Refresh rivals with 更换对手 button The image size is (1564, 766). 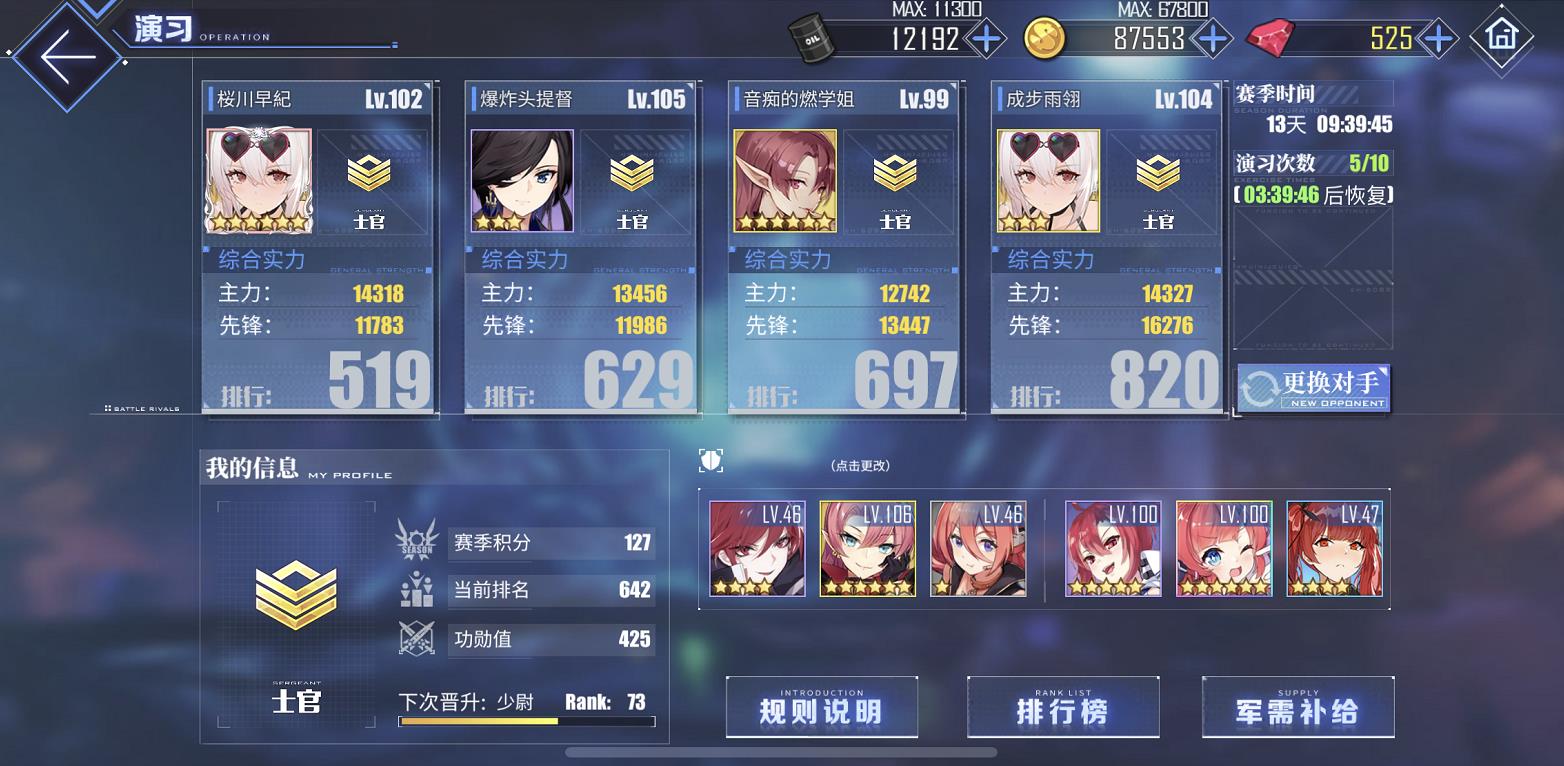(1313, 387)
